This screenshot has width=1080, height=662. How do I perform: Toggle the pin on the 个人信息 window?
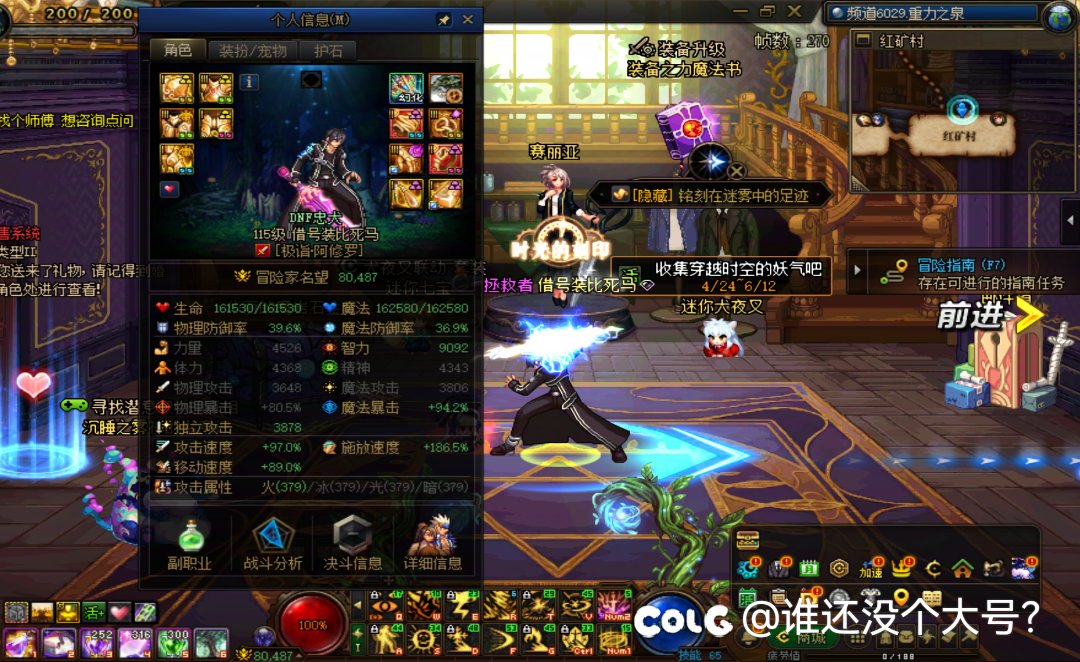[444, 19]
